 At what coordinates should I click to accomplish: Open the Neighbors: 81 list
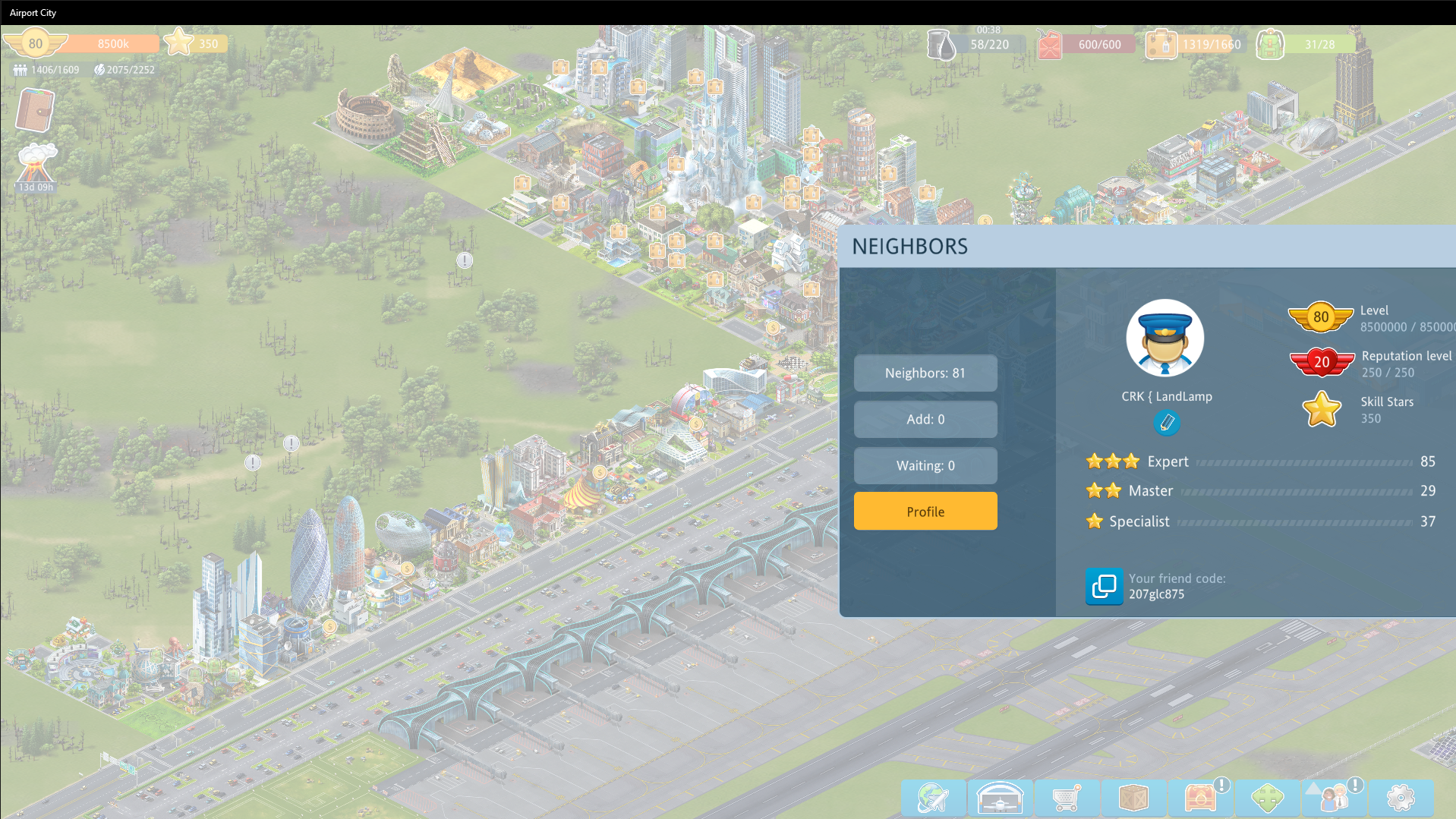pyautogui.click(x=925, y=373)
